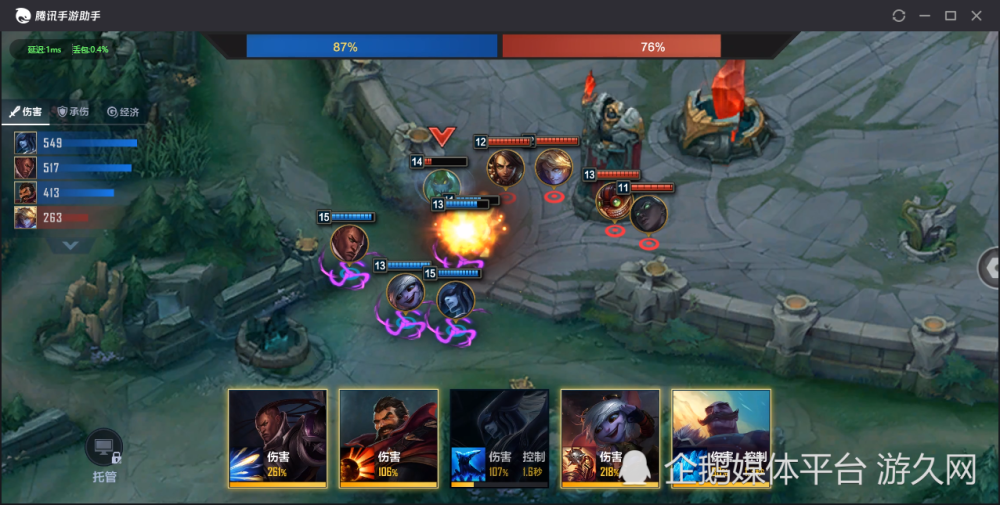Image resolution: width=1000 pixels, height=505 pixels.
Task: Select the darkened hero card with 1.6秒 control
Action: [x=499, y=438]
